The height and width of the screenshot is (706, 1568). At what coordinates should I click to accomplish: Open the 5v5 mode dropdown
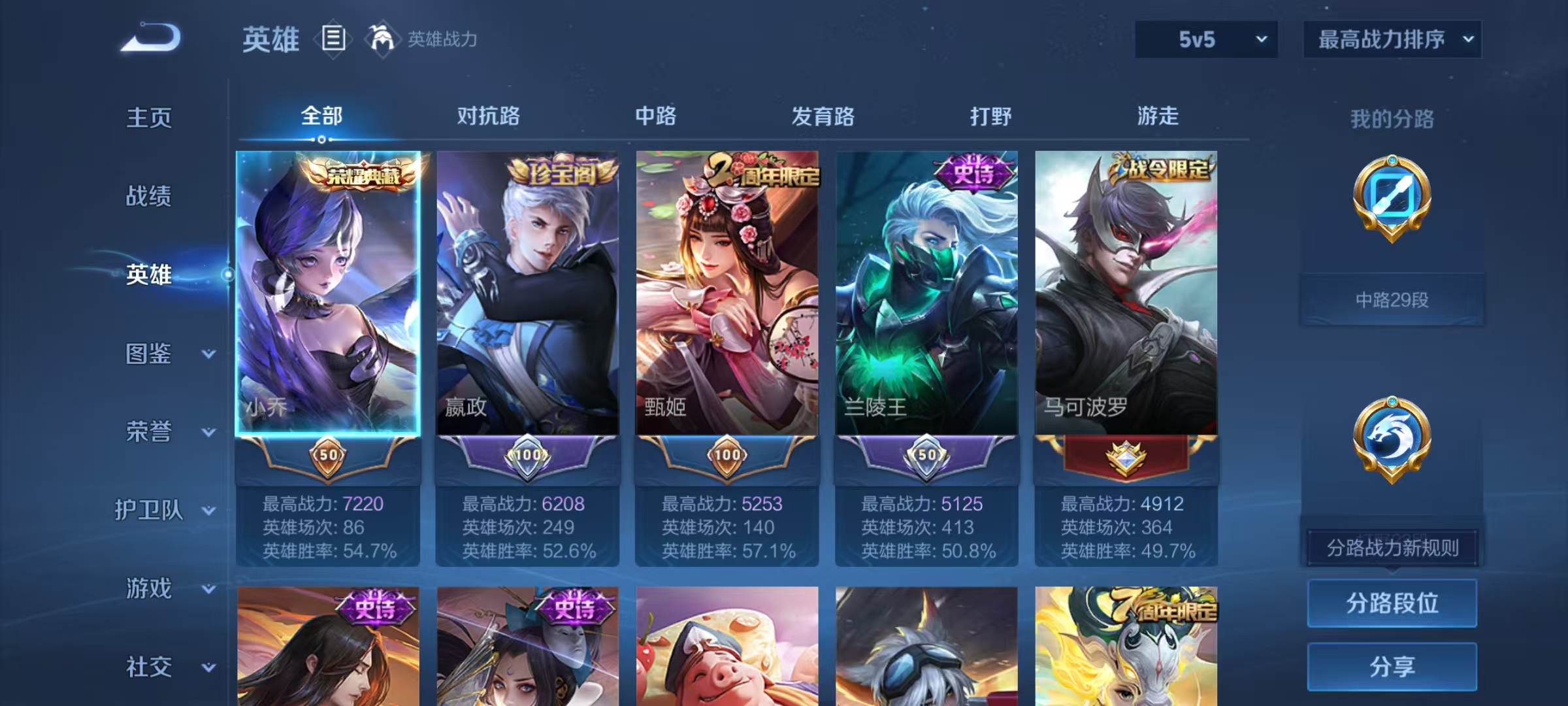[x=1206, y=39]
